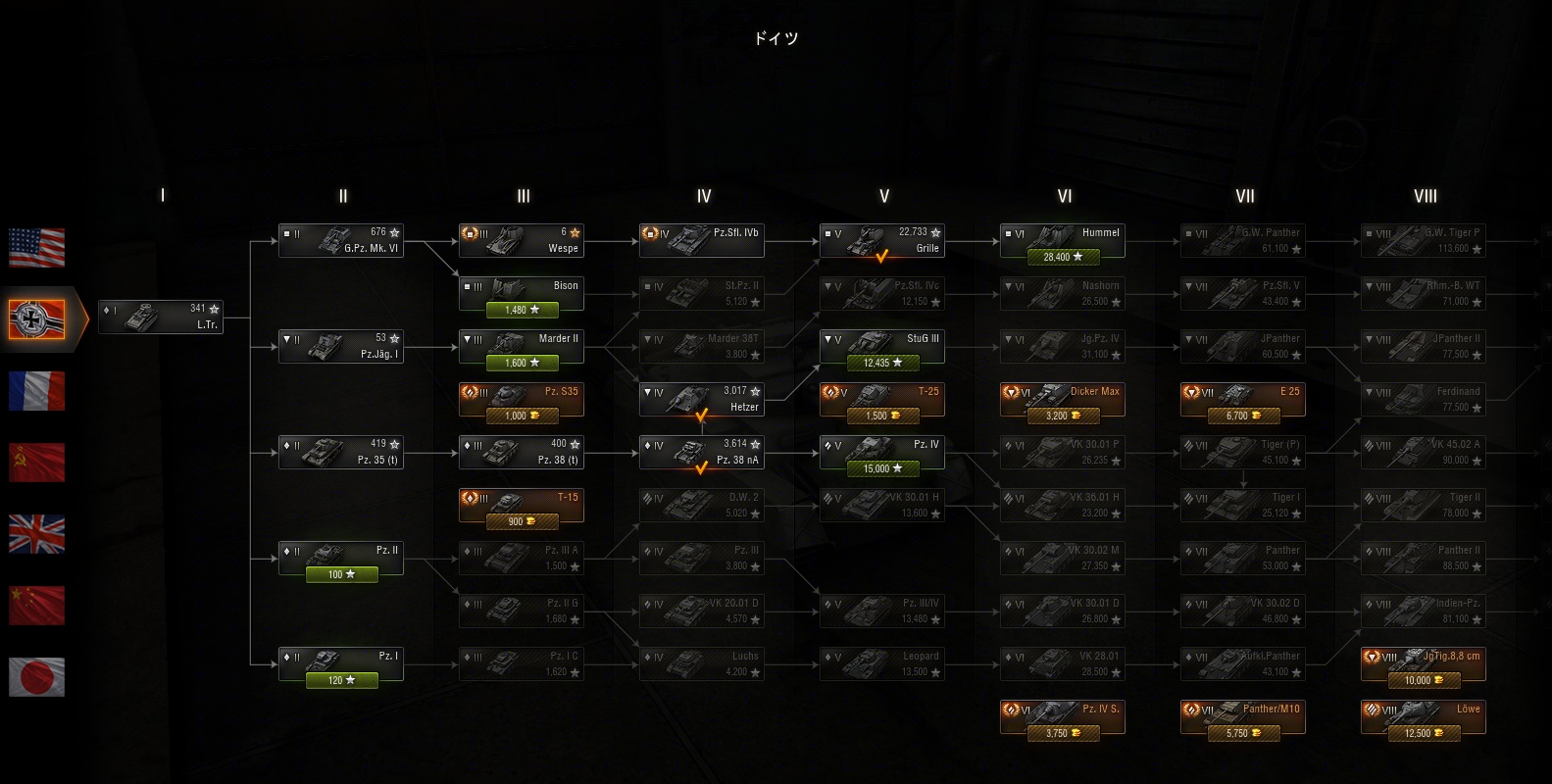Research the StuG III for 12,435 XP
The image size is (1552, 784).
point(882,363)
